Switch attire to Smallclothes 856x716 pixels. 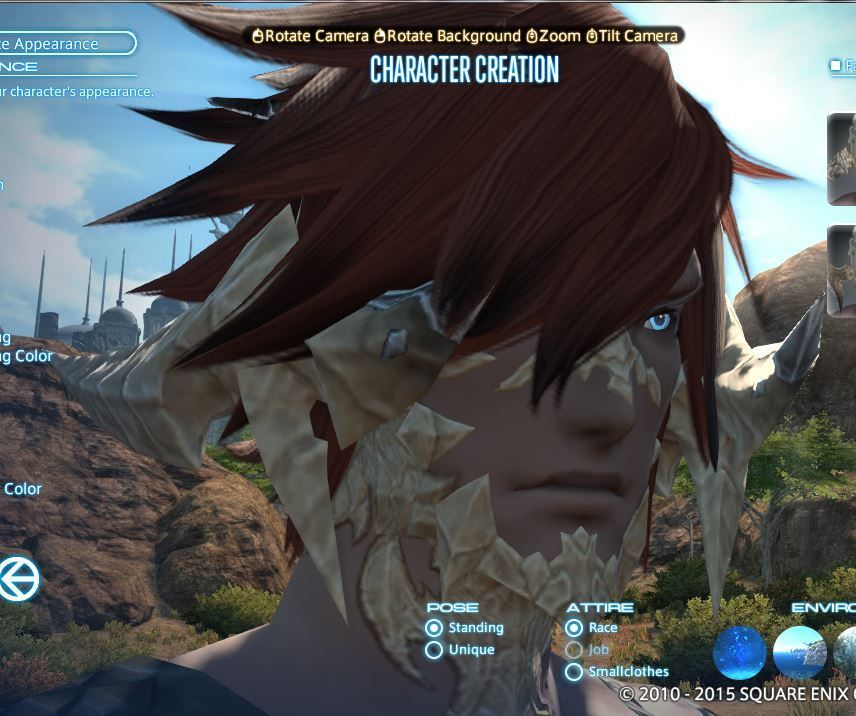click(x=574, y=672)
